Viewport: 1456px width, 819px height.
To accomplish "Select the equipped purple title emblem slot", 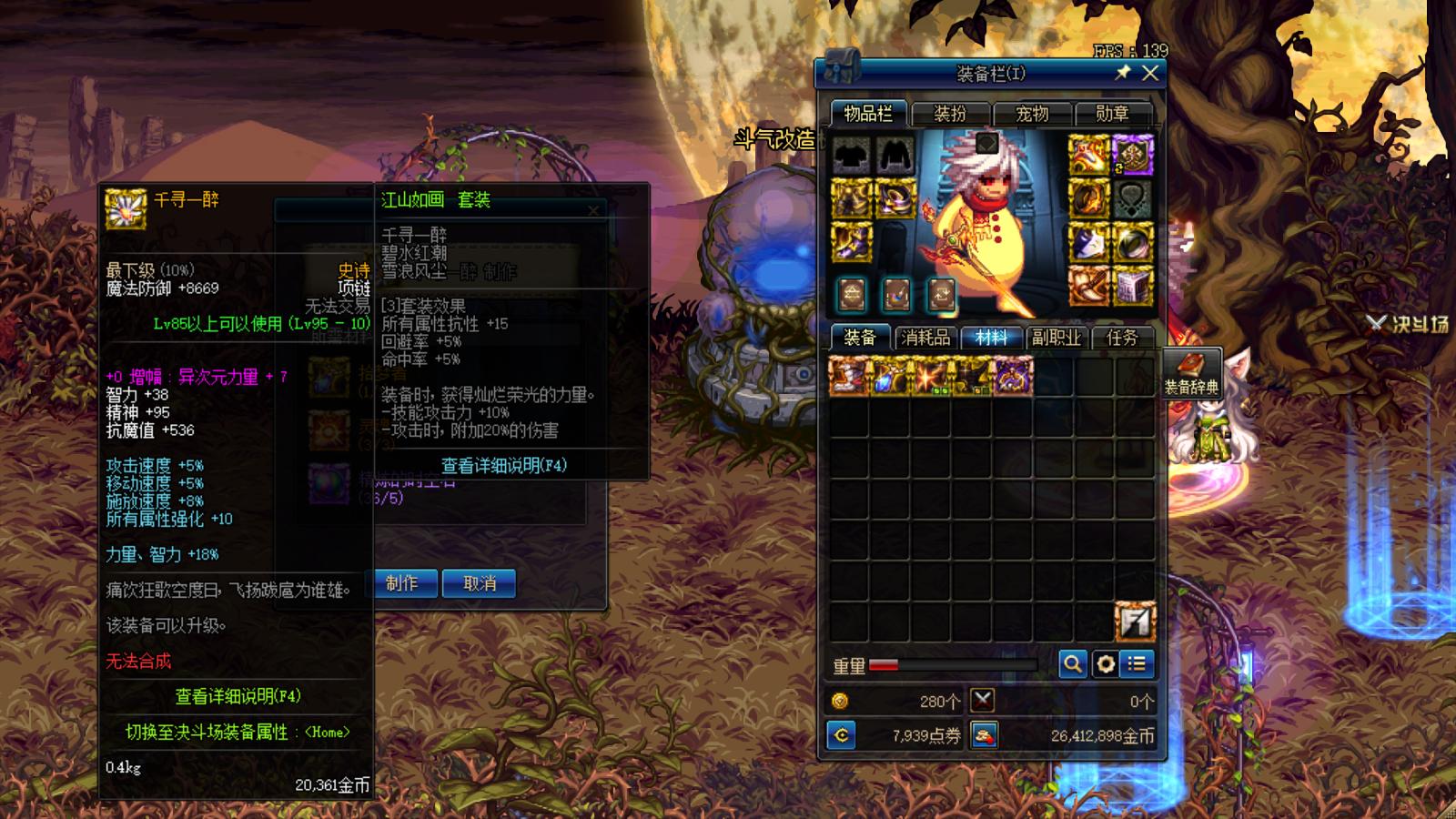I will [1132, 155].
